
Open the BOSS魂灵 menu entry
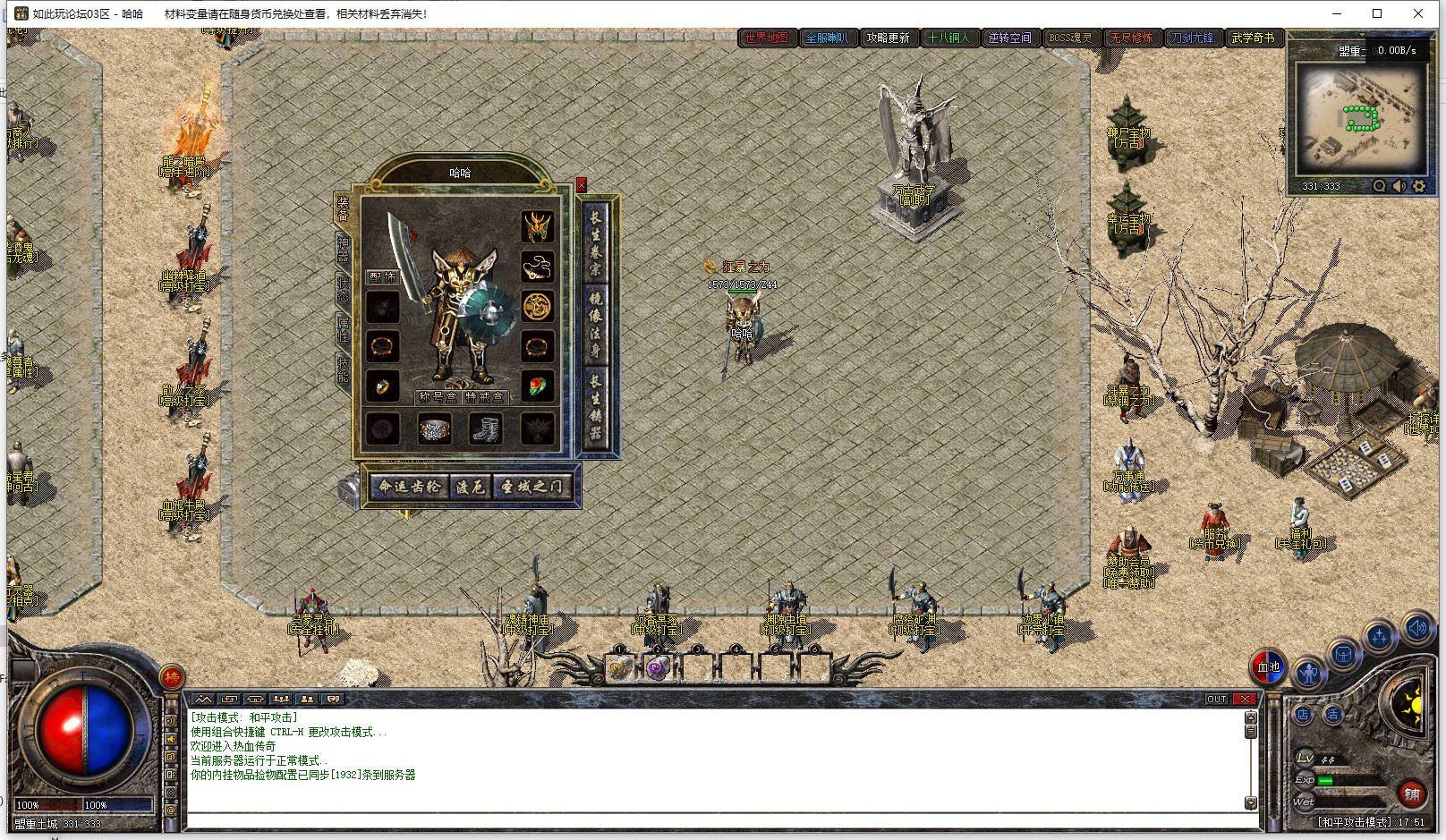tap(1070, 38)
